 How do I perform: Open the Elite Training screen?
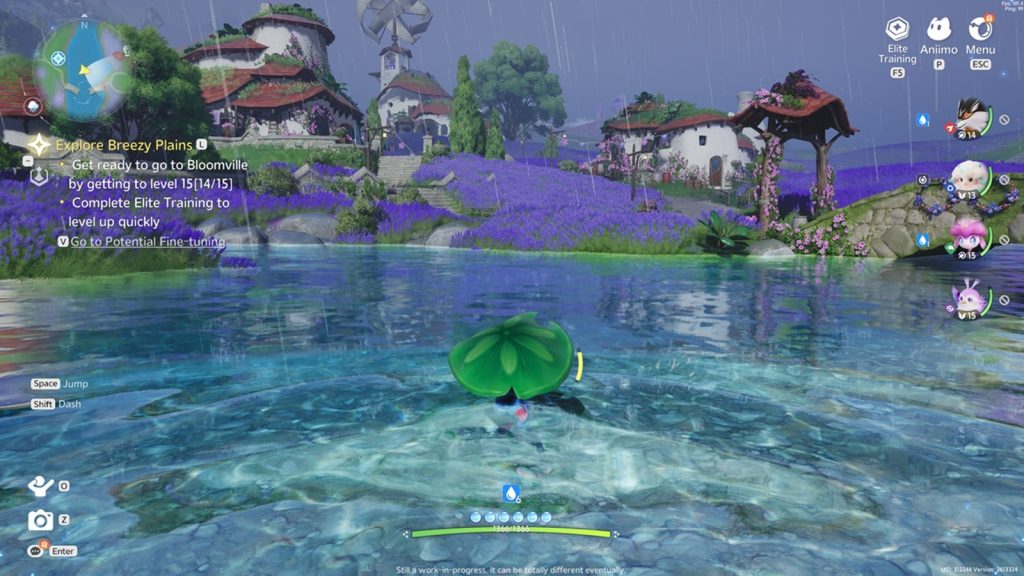tap(897, 30)
